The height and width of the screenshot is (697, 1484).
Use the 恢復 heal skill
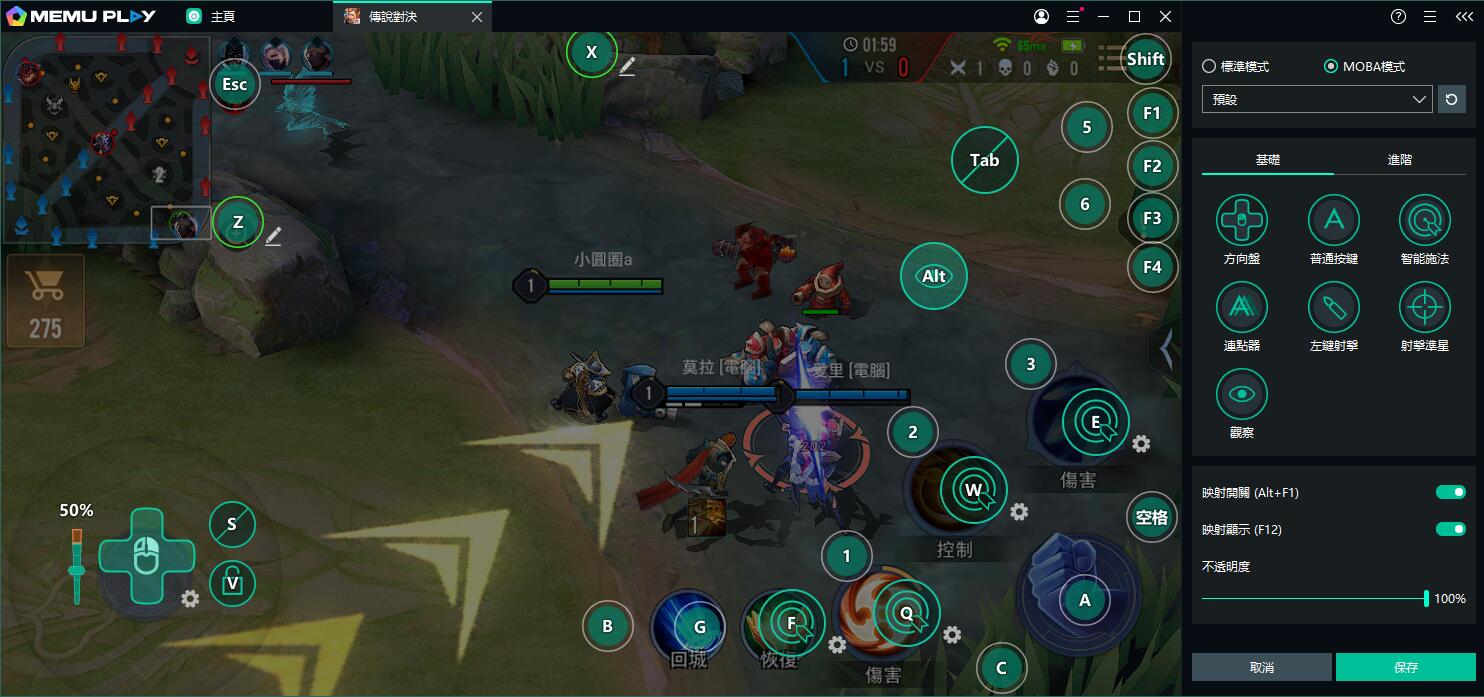point(777,627)
